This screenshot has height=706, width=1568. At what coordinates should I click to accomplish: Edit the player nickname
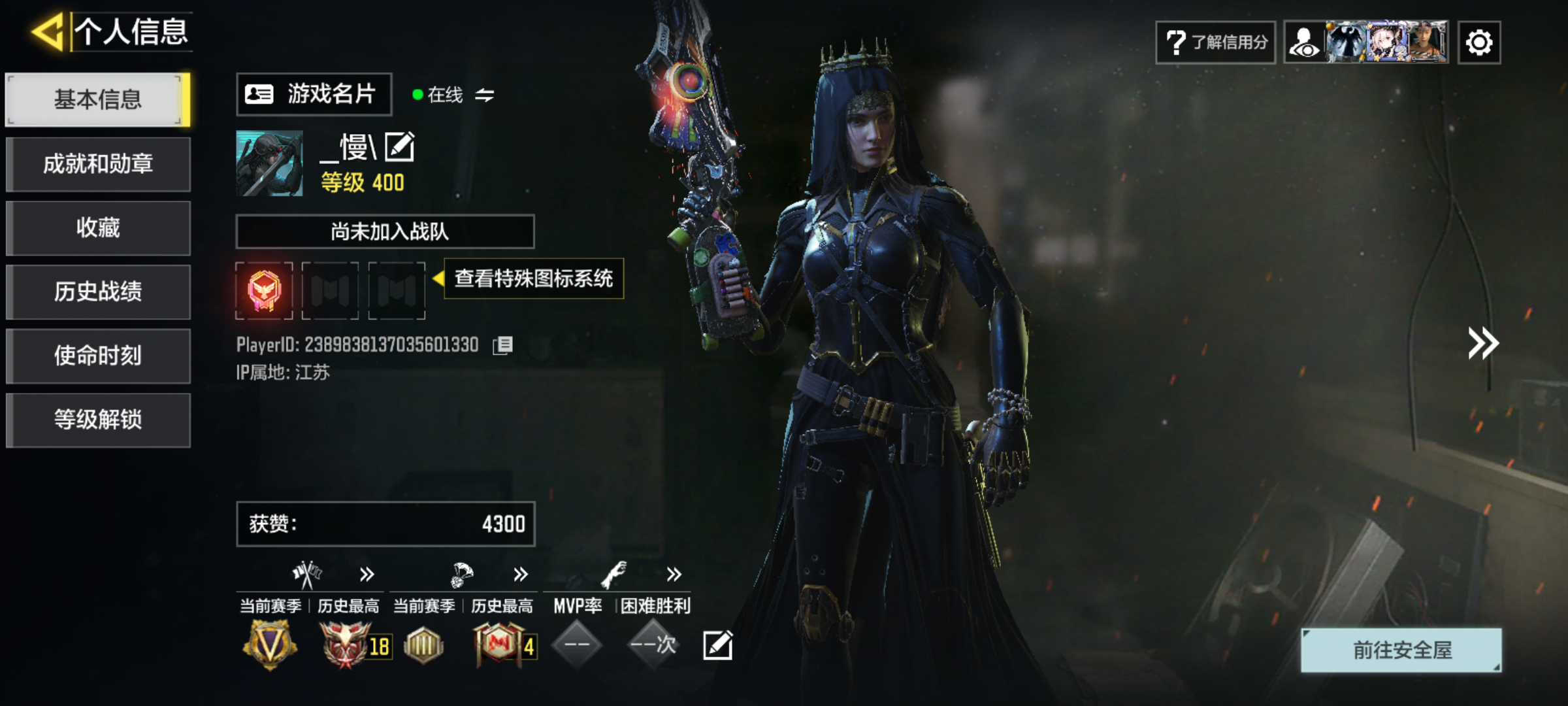coord(399,146)
